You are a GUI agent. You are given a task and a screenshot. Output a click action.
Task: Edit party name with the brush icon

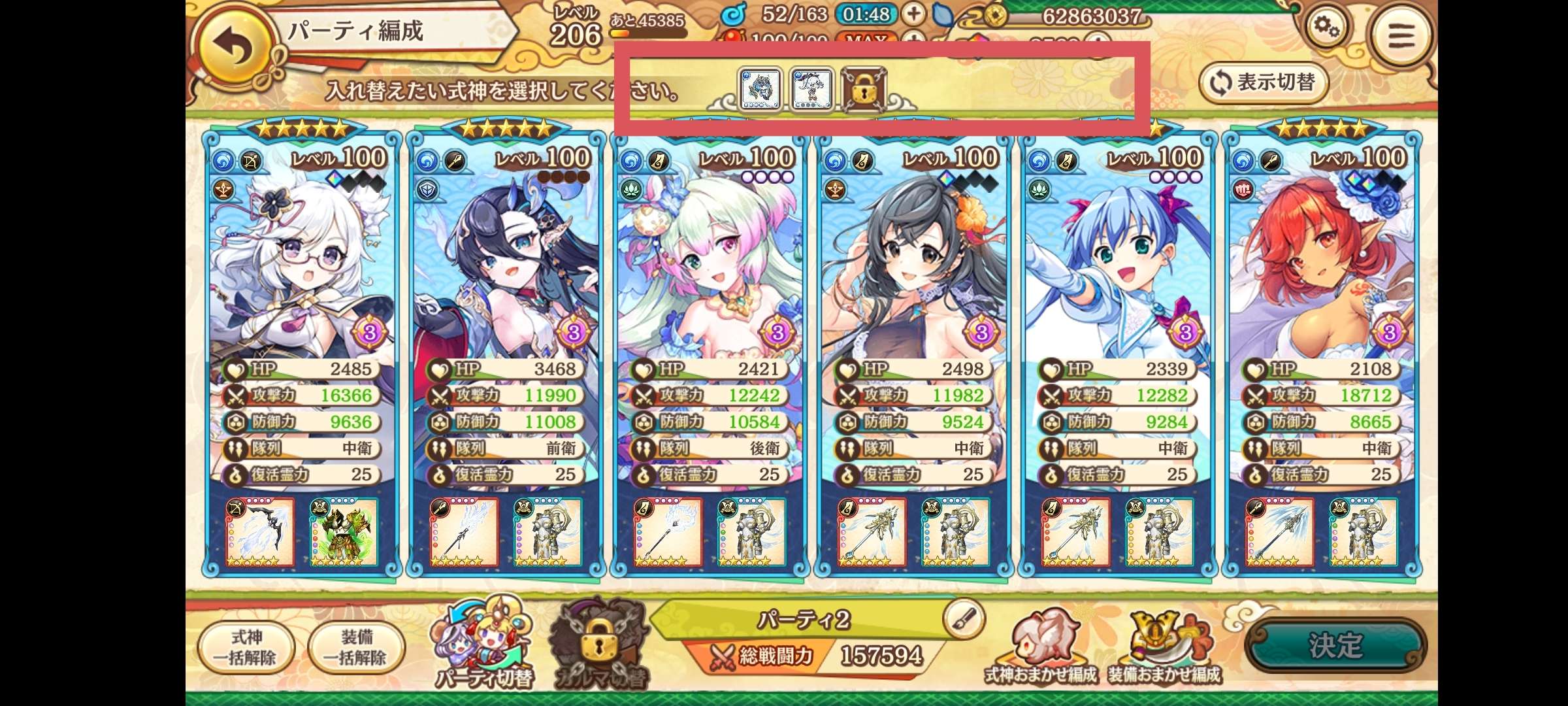click(964, 618)
